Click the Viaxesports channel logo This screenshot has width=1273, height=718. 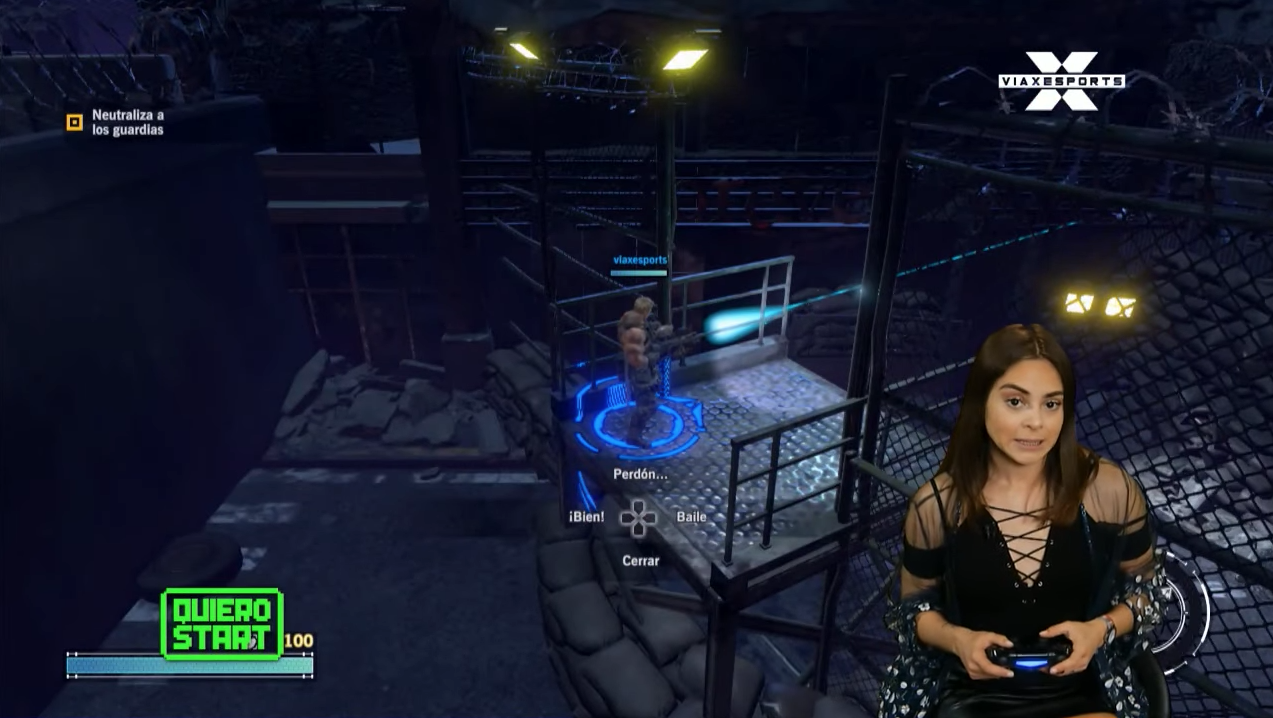pos(1061,80)
